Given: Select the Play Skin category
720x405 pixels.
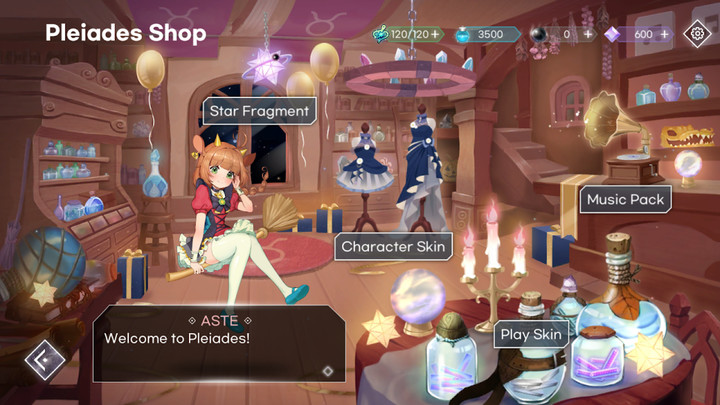Looking at the screenshot, I should [x=531, y=334].
